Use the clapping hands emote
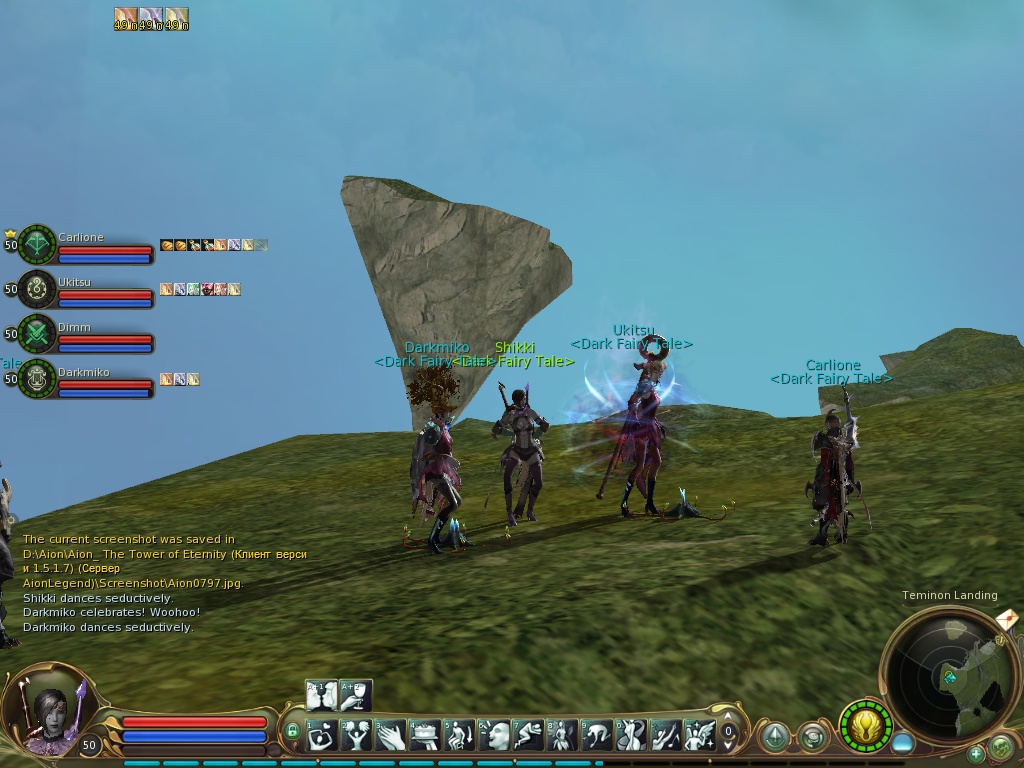 tap(390, 736)
